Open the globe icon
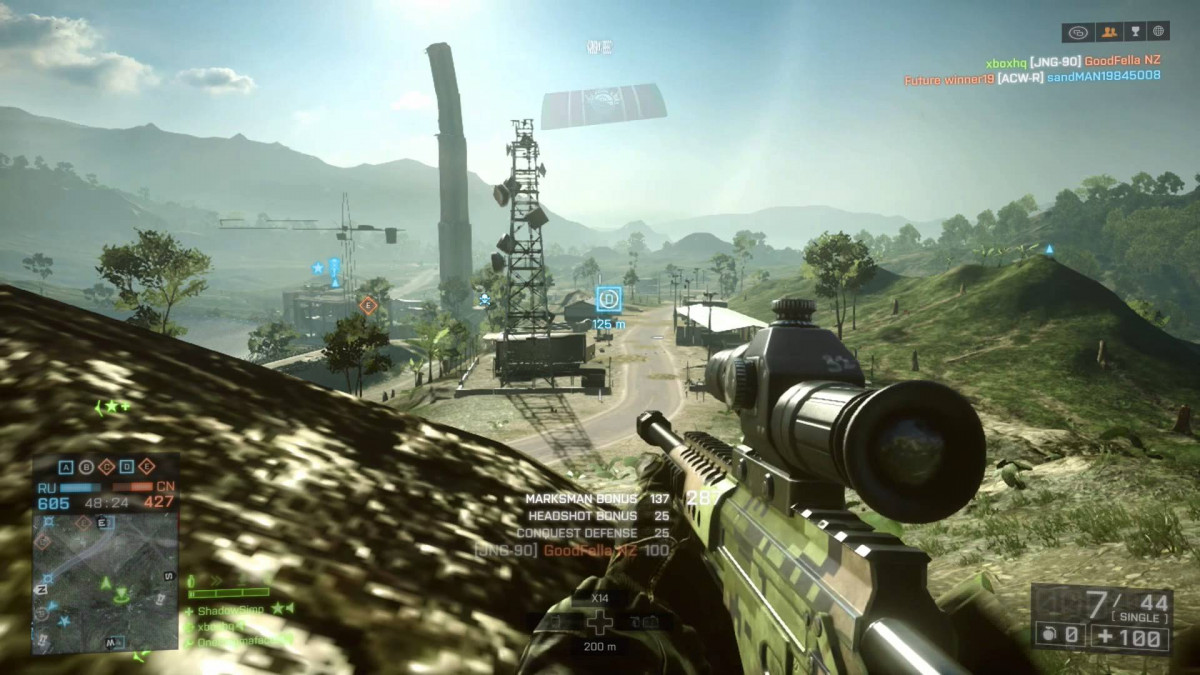The height and width of the screenshot is (675, 1200). (1158, 32)
